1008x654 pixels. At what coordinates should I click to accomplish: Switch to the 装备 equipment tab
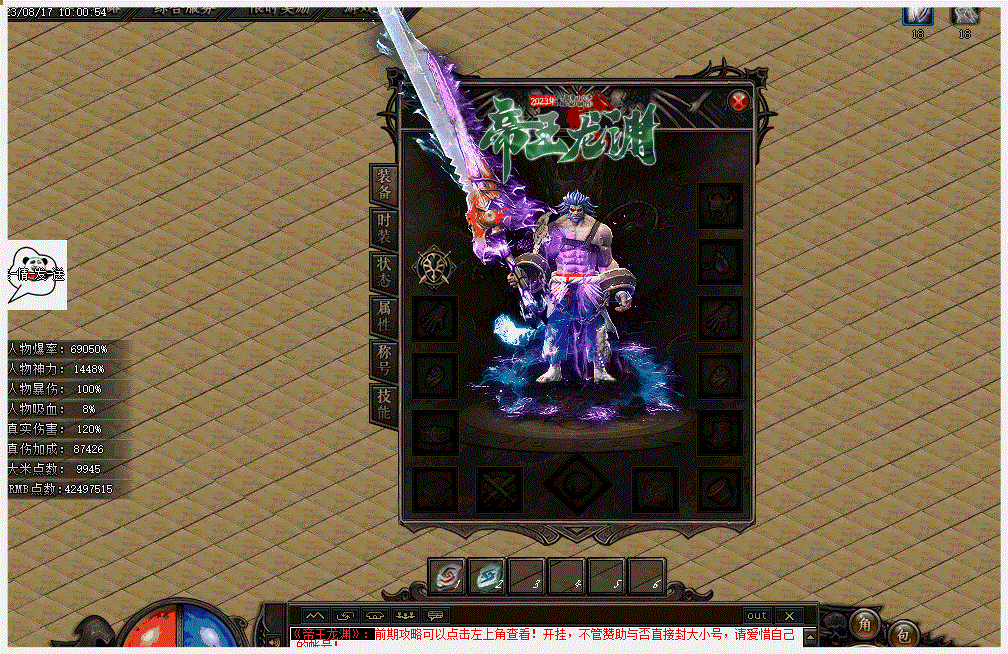pyautogui.click(x=384, y=183)
